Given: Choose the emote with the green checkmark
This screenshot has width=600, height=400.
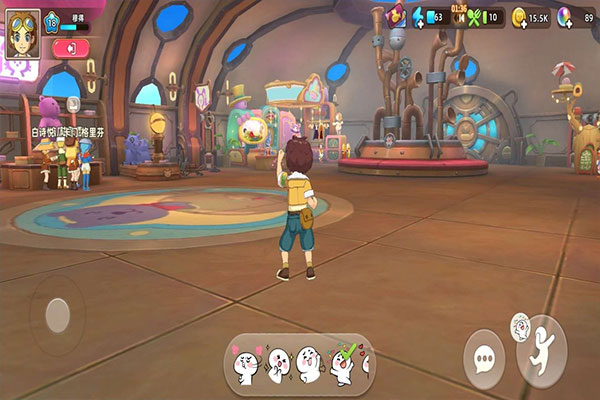Looking at the screenshot, I should [346, 363].
